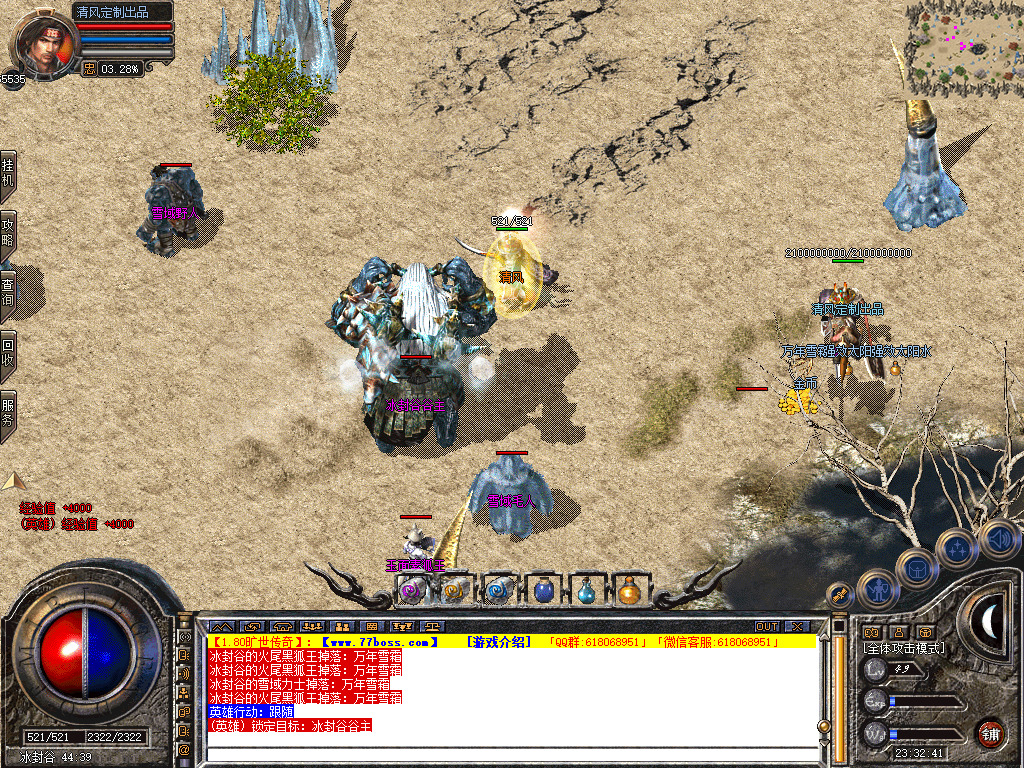
Task: Open the 查询 query side tab
Action: tap(8, 293)
